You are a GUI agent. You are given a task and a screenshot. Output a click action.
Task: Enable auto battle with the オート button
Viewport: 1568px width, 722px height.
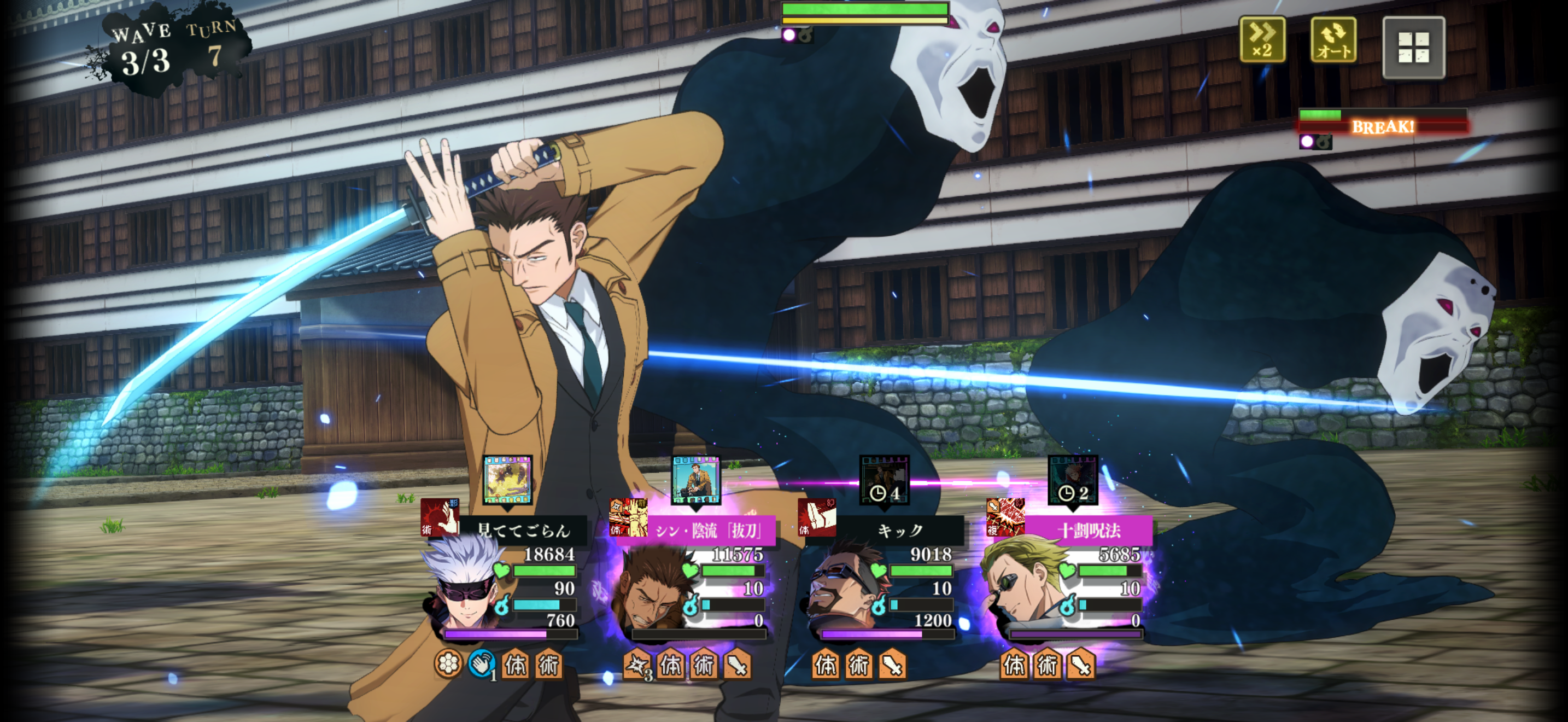click(1332, 39)
